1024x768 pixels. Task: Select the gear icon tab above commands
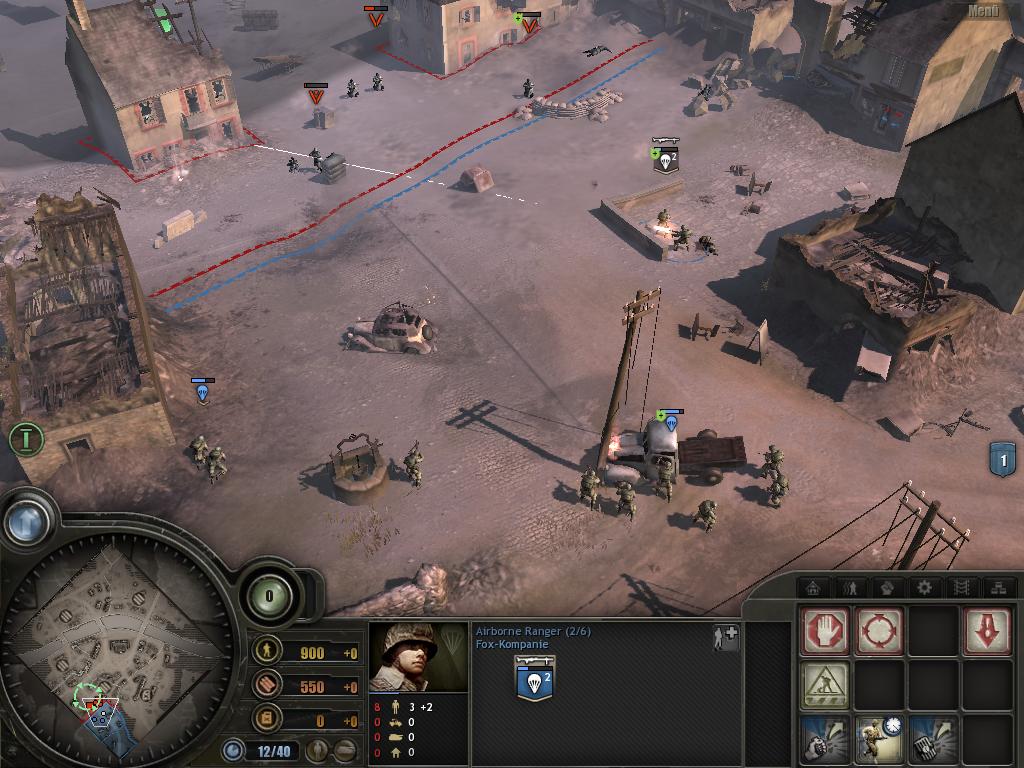tap(923, 587)
